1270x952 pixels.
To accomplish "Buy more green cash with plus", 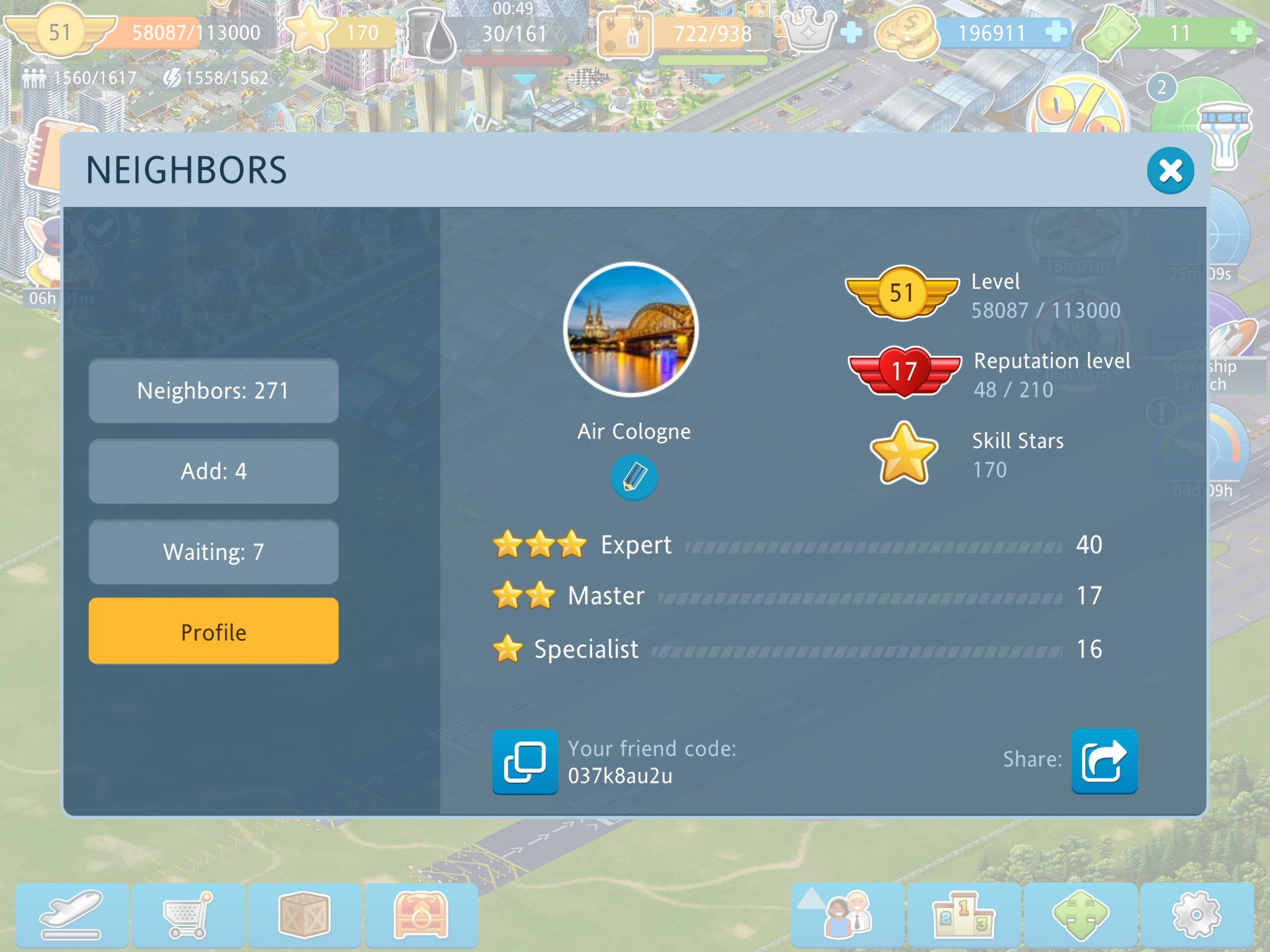I will (1241, 32).
